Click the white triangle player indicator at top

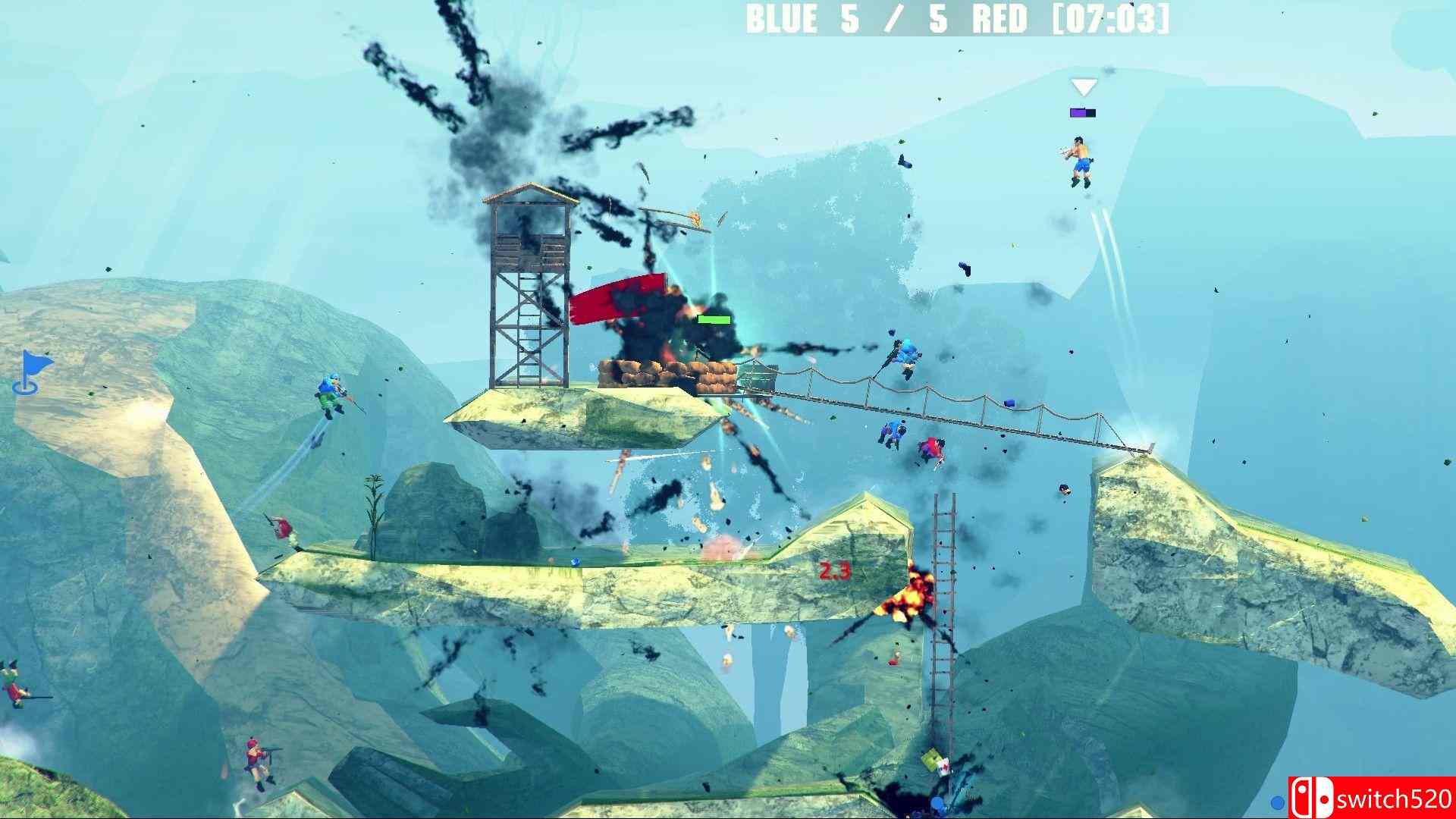1084,85
